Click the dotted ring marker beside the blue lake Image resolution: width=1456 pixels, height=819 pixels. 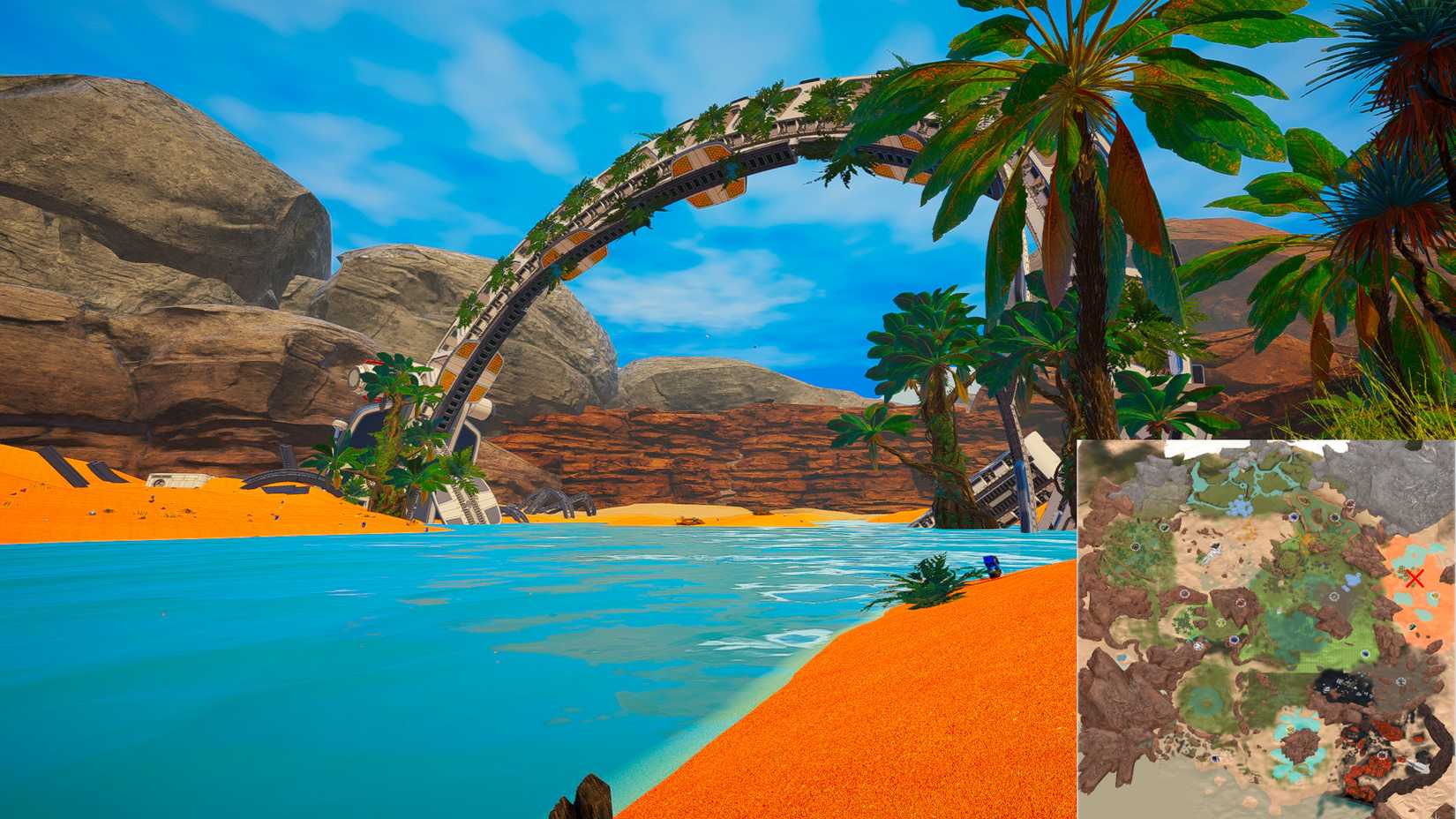(x=1333, y=595)
